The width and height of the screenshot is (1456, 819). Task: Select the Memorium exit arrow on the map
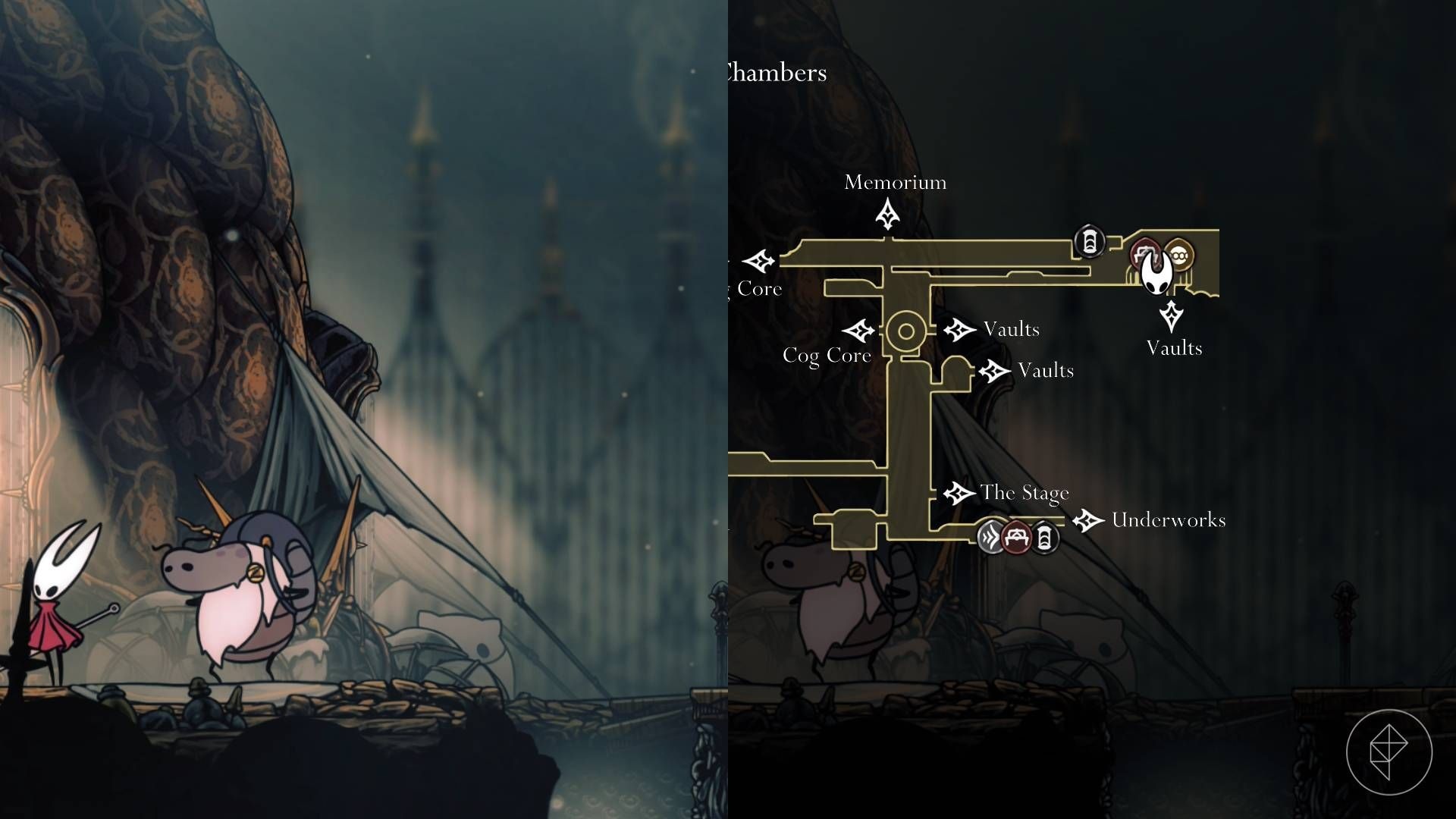(887, 215)
